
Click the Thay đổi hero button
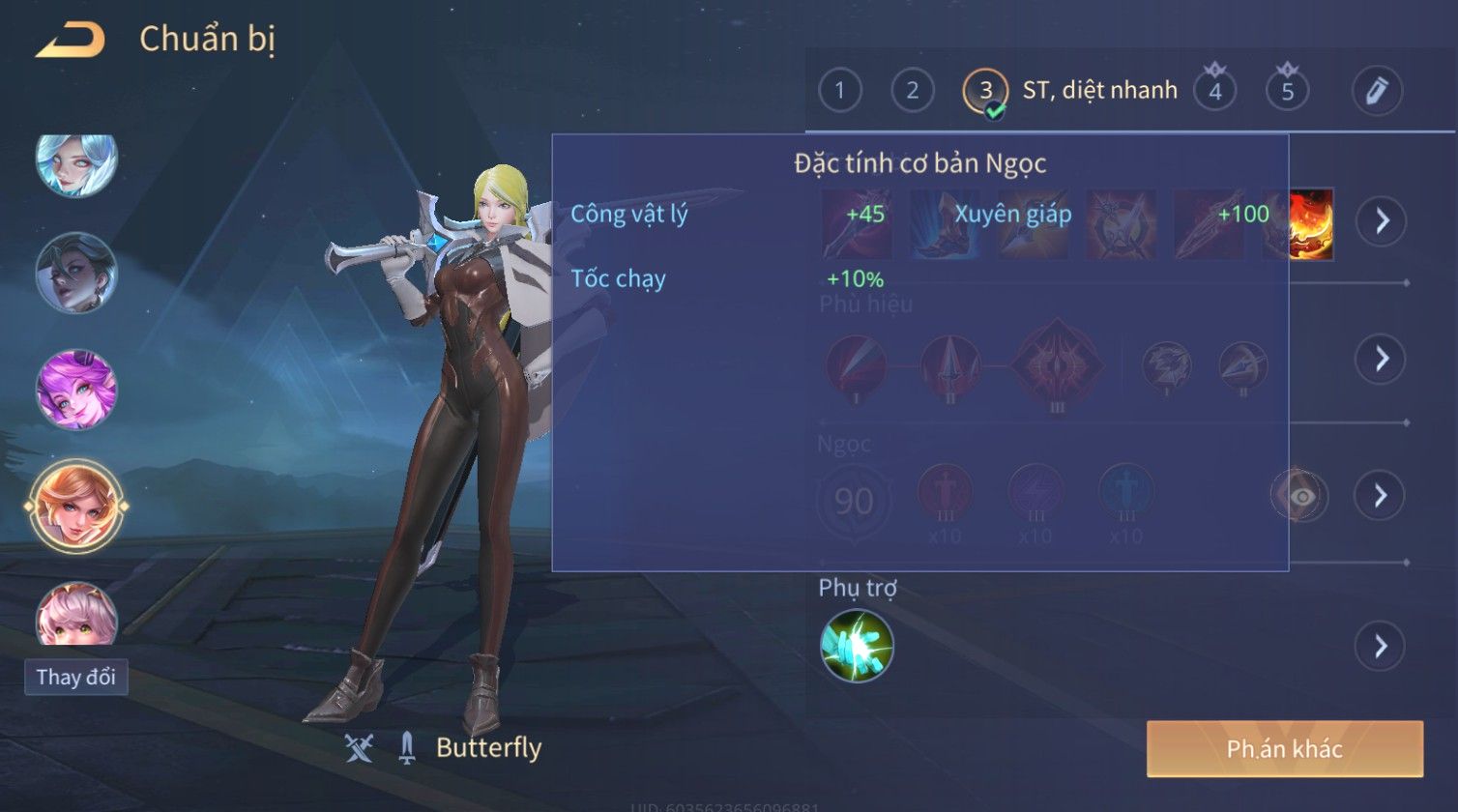point(75,677)
